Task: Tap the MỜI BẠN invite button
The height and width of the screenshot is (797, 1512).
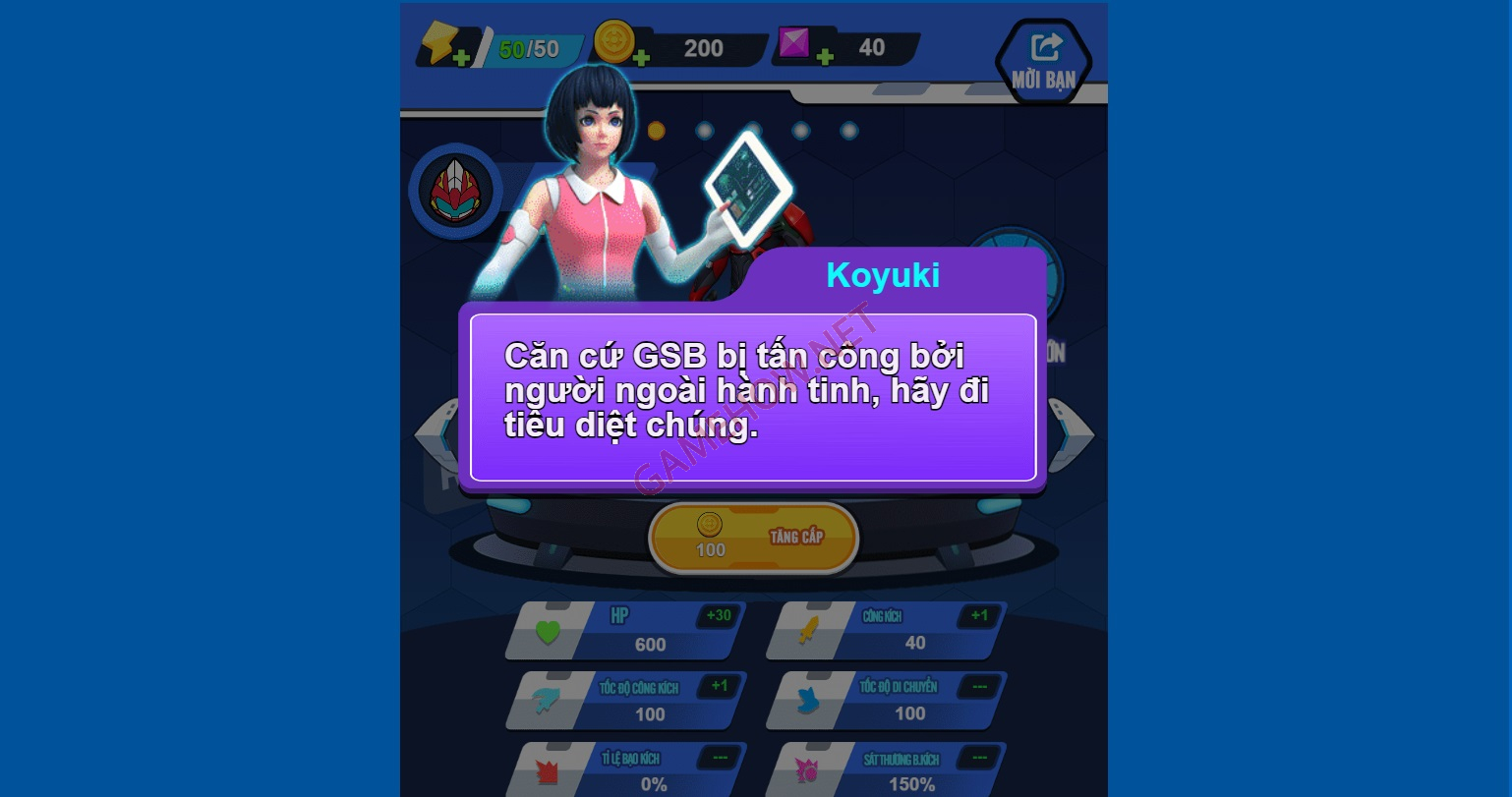Action: [1044, 61]
